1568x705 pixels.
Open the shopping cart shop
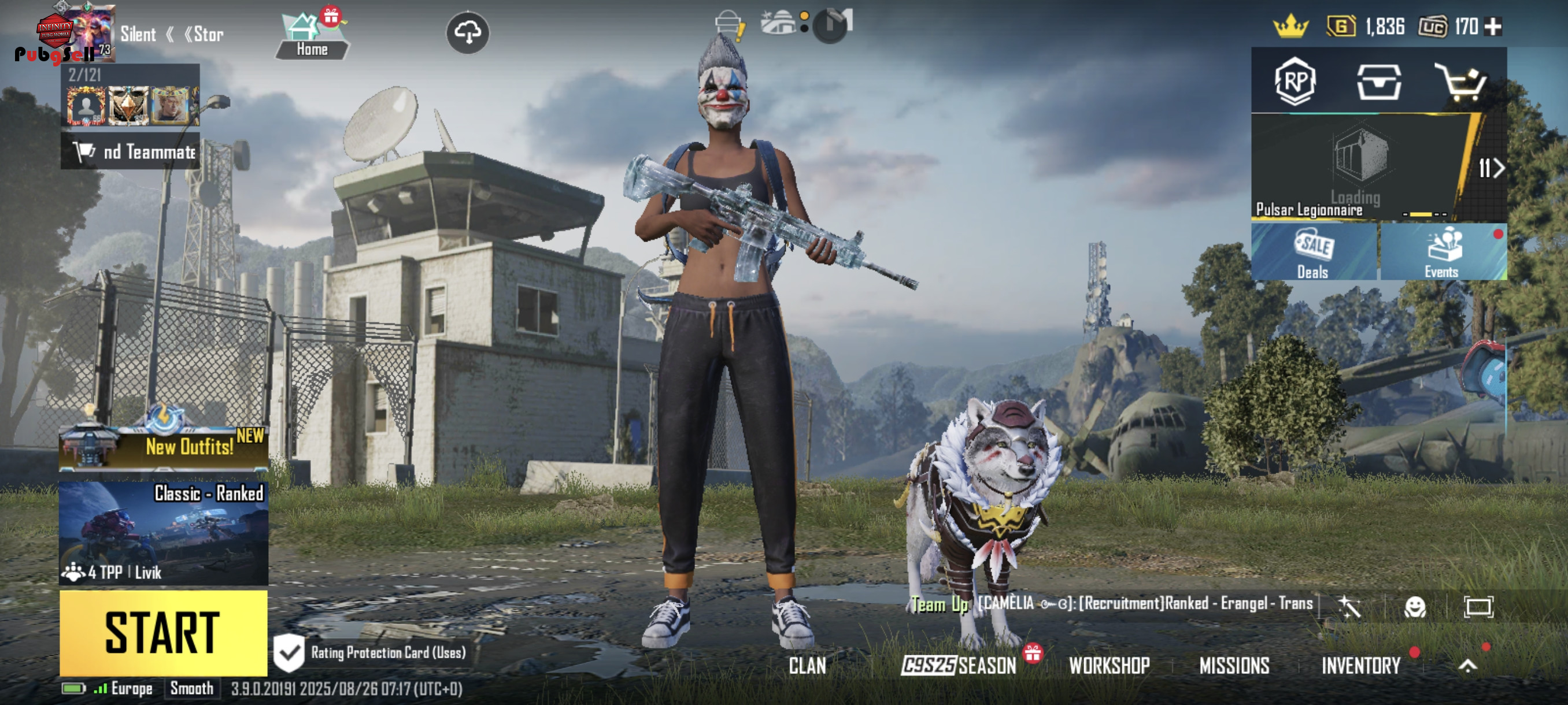pos(1461,81)
